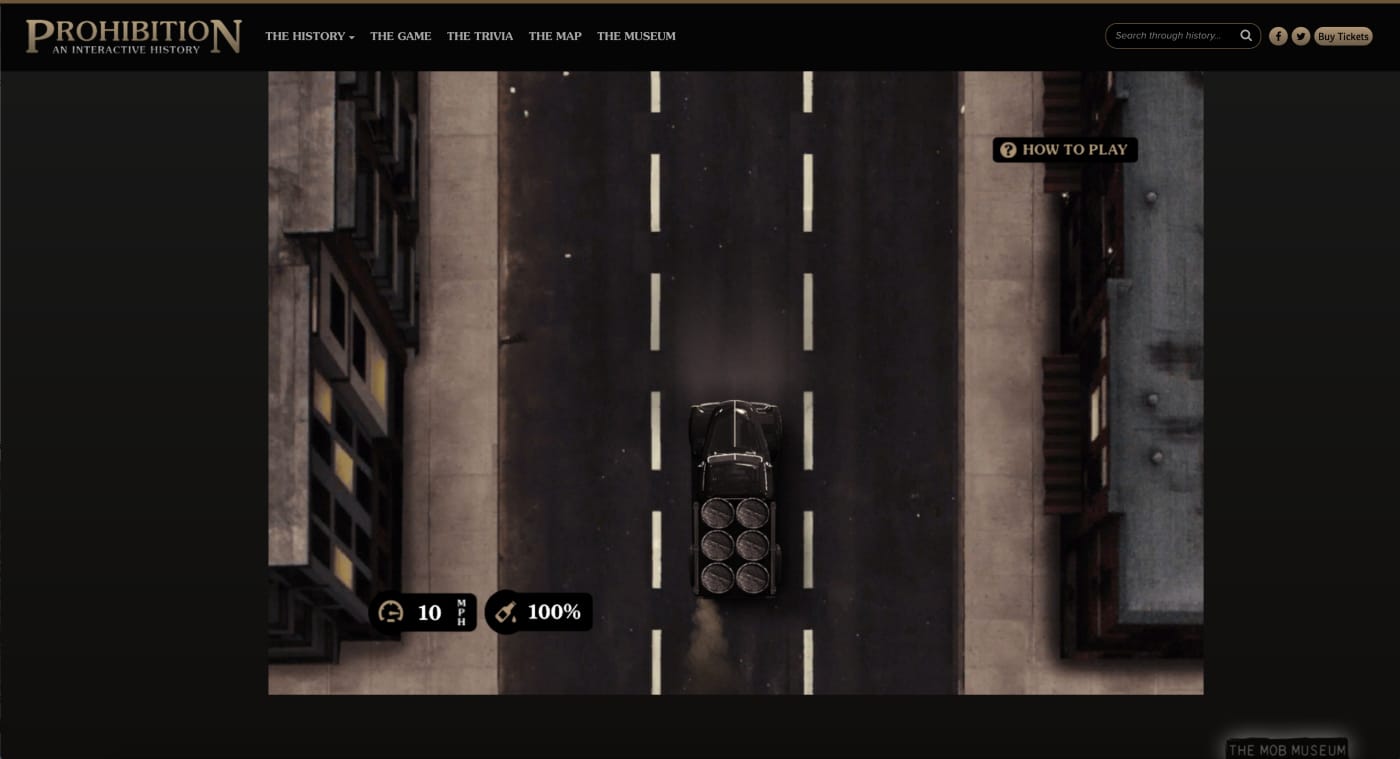This screenshot has height=759, width=1400.
Task: Open The Mob Museum logo link
Action: (1287, 749)
